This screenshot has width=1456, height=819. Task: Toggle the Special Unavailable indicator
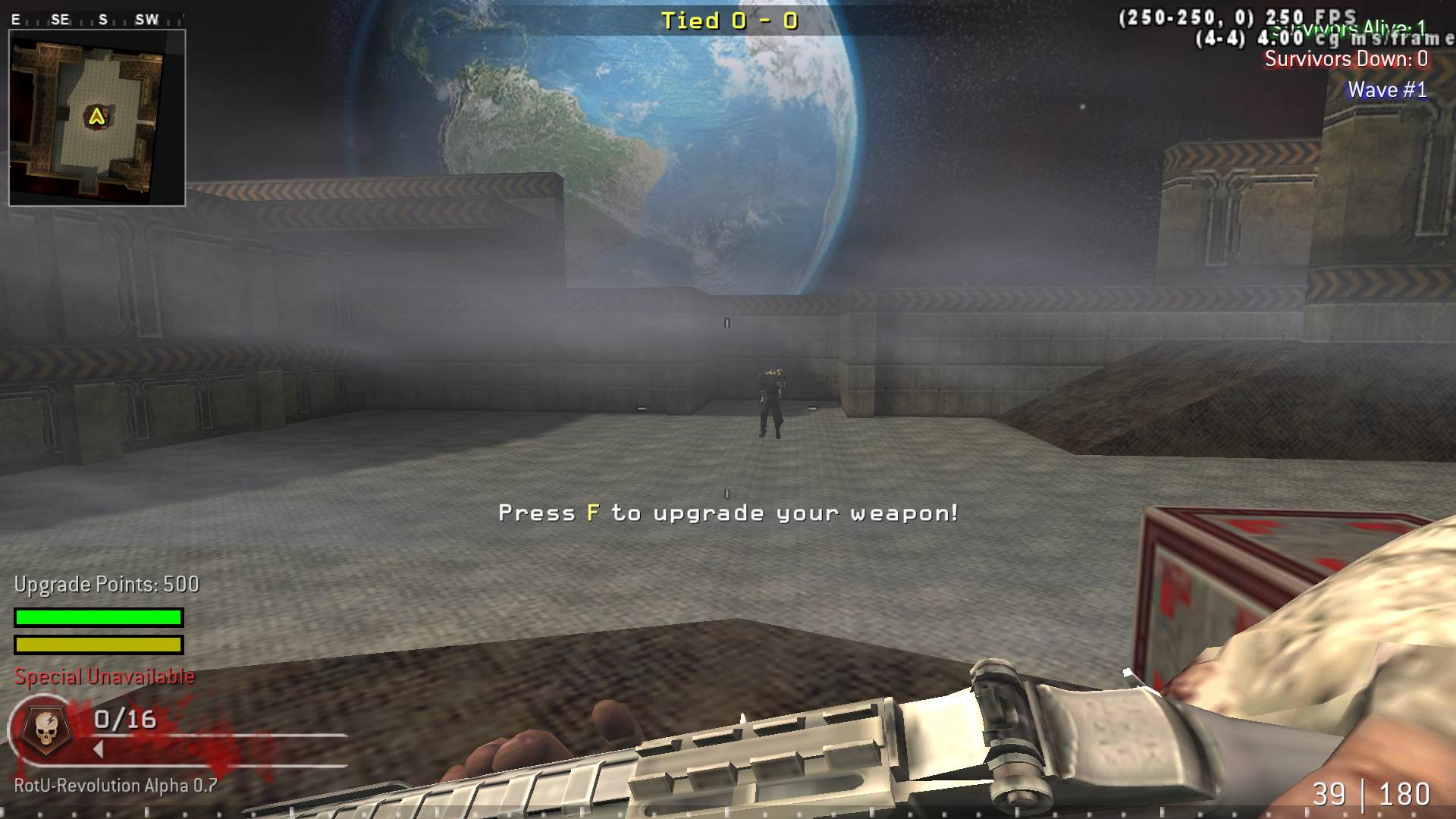104,676
